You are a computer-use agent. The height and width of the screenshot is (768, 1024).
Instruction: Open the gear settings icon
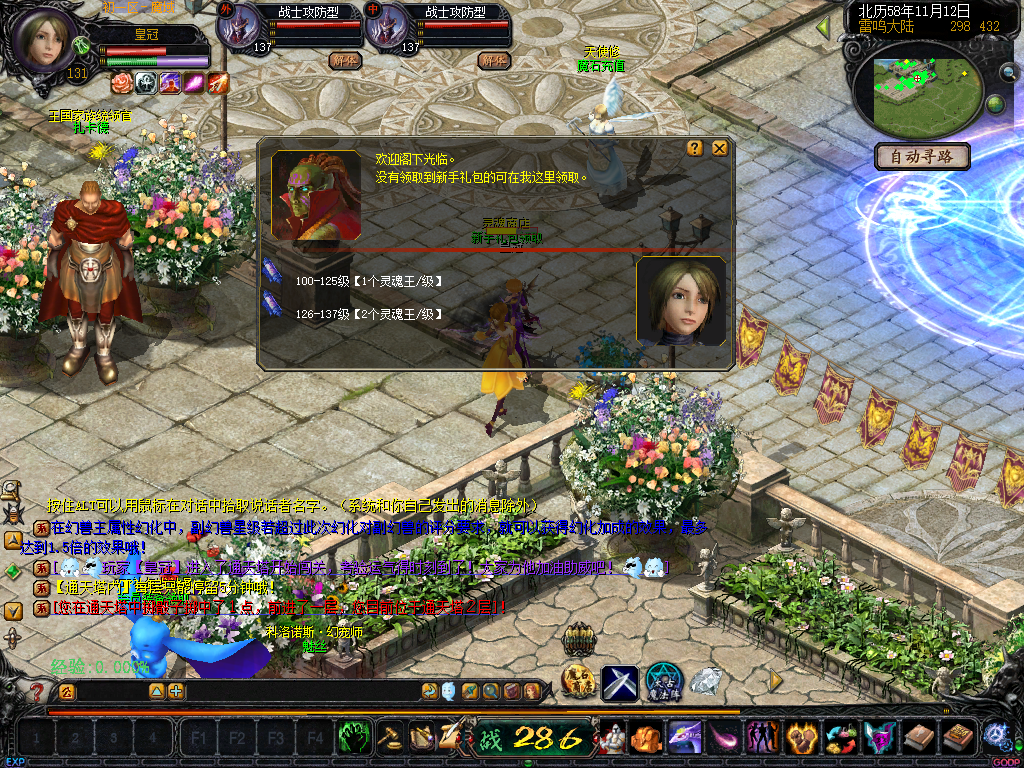point(995,737)
